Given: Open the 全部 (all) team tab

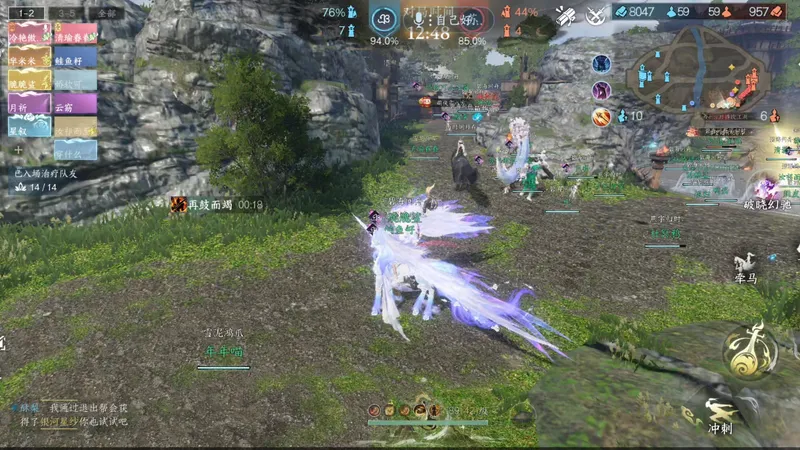Looking at the screenshot, I should tap(106, 13).
